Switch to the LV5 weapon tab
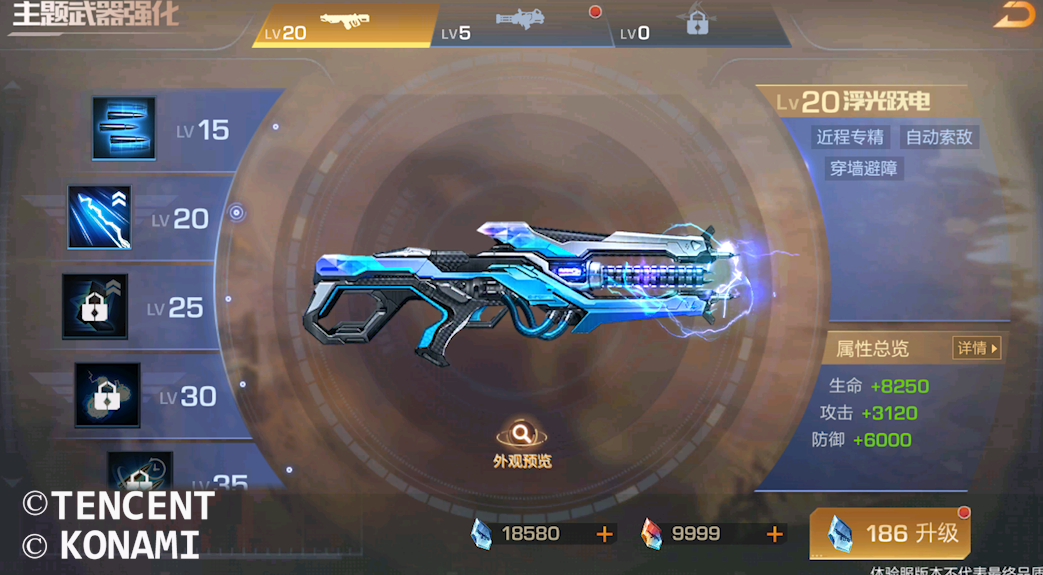This screenshot has height=575, width=1043. 522,25
